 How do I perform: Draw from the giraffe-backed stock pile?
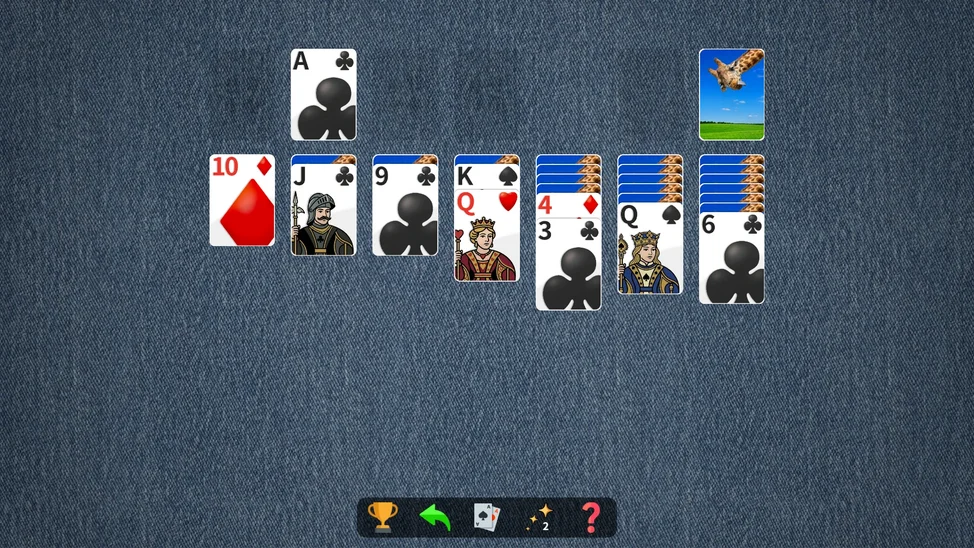(x=731, y=94)
